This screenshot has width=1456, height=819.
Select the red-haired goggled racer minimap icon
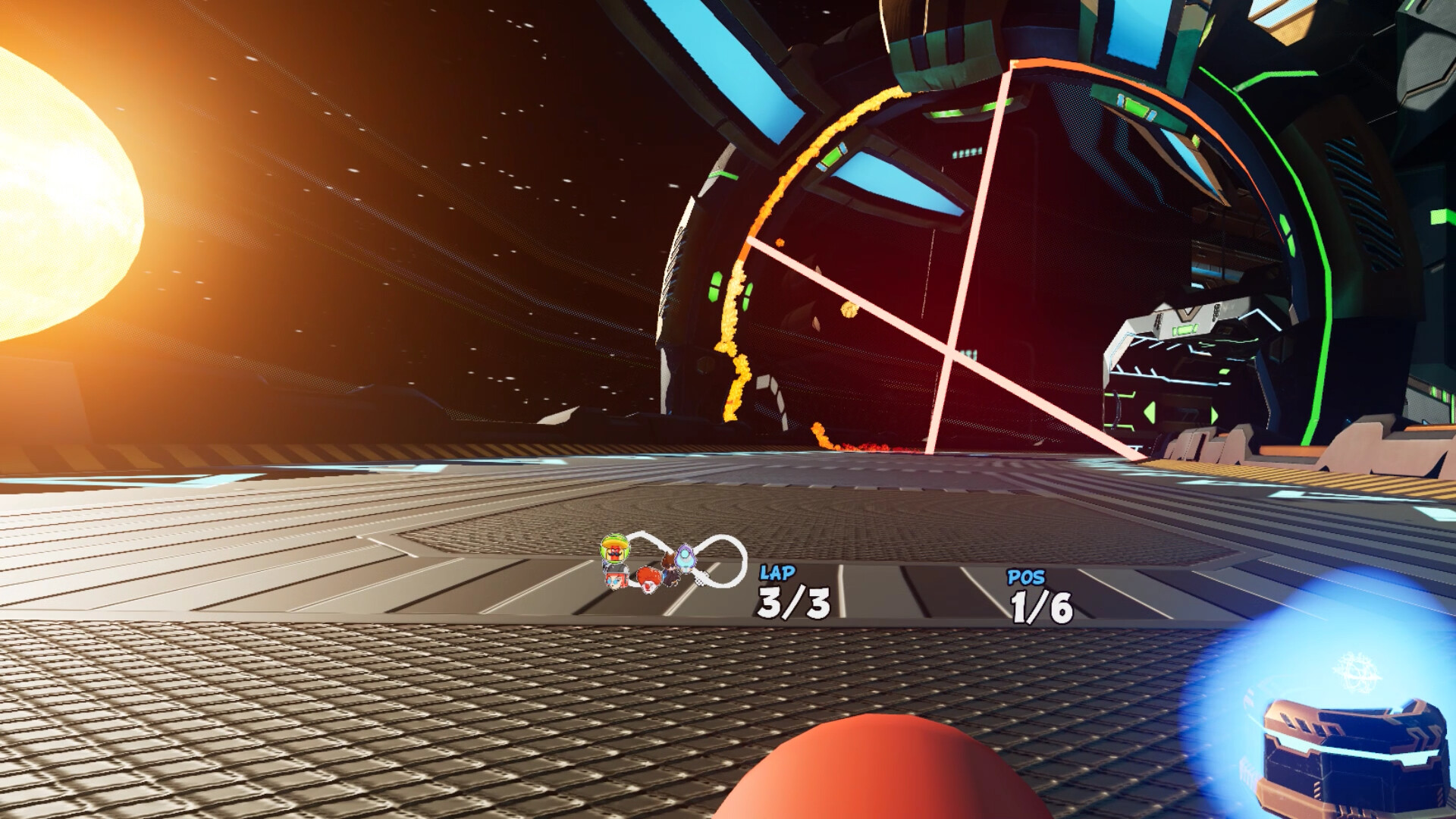tap(616, 579)
